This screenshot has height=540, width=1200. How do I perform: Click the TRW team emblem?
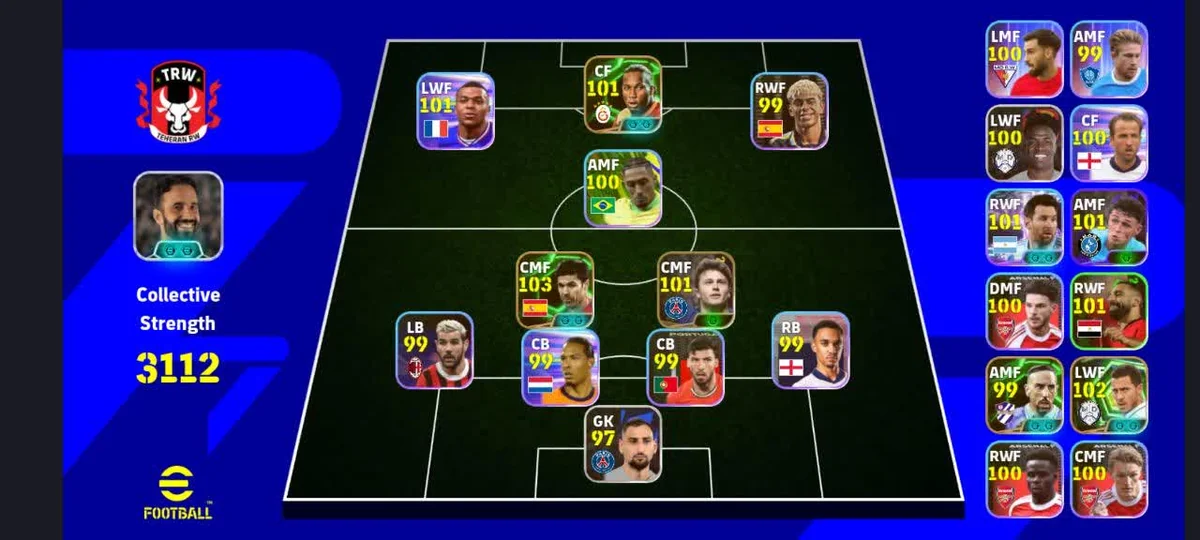click(178, 100)
